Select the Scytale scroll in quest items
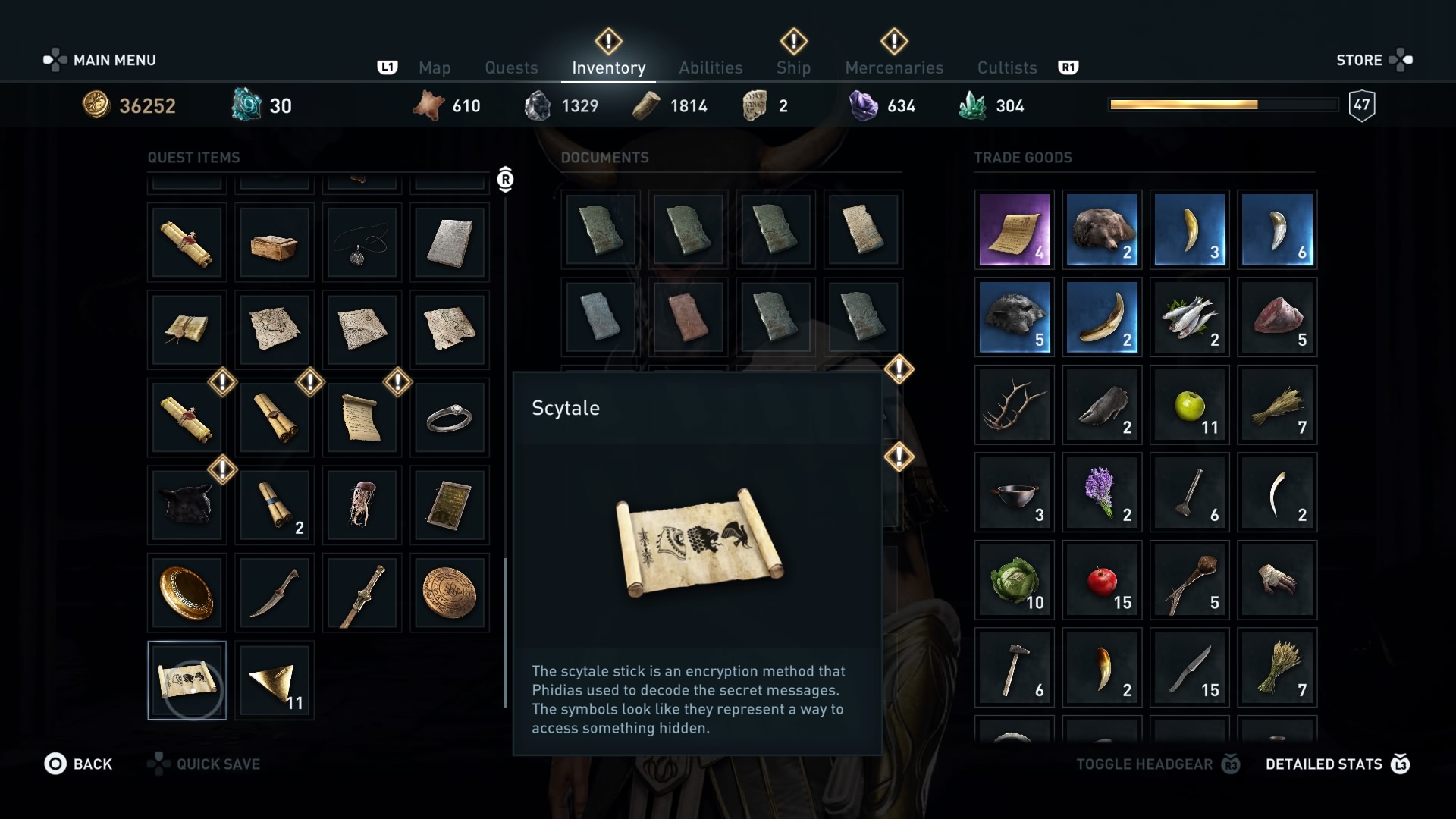1456x819 pixels. tap(187, 680)
